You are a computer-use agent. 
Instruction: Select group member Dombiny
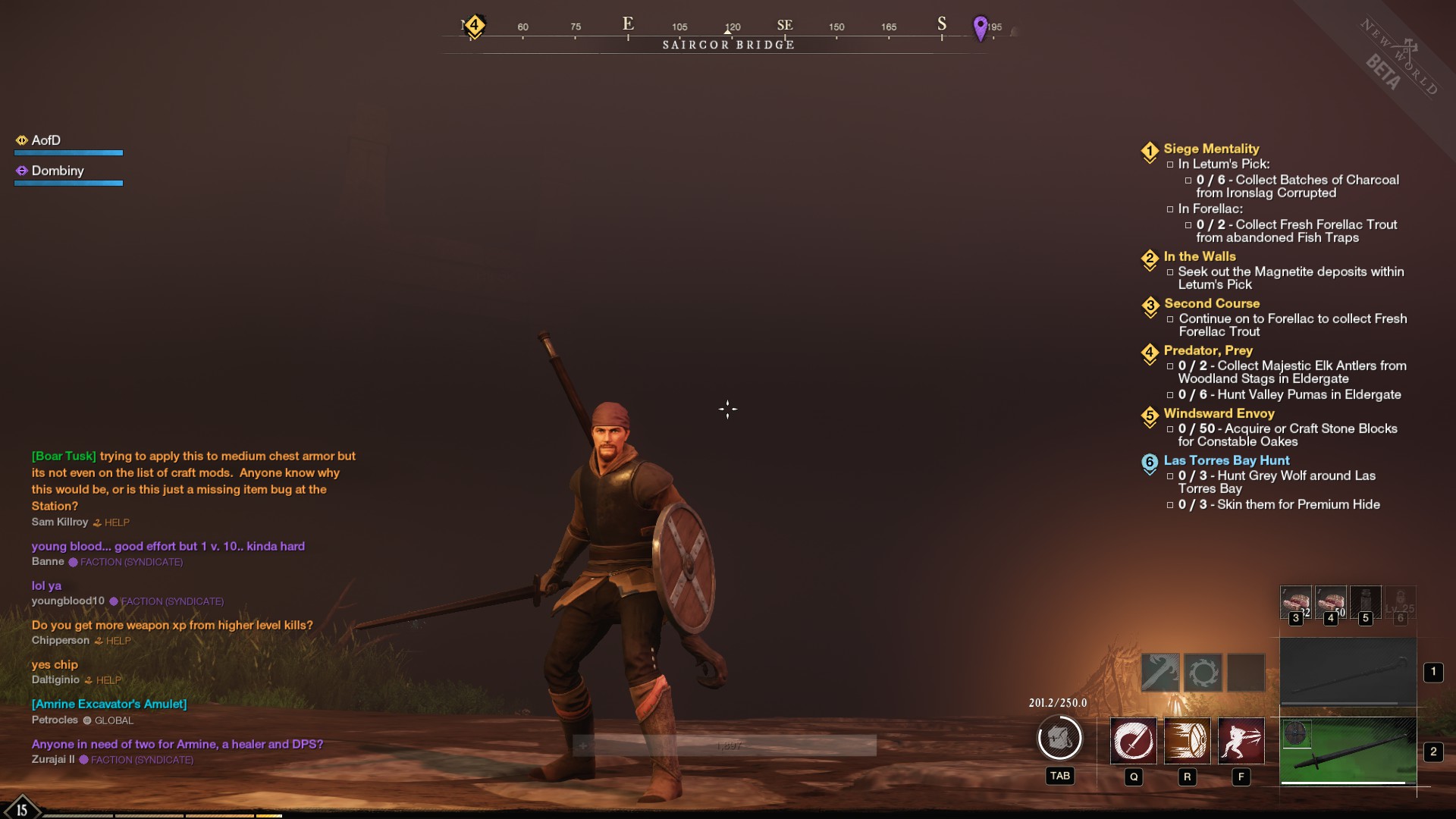click(58, 171)
